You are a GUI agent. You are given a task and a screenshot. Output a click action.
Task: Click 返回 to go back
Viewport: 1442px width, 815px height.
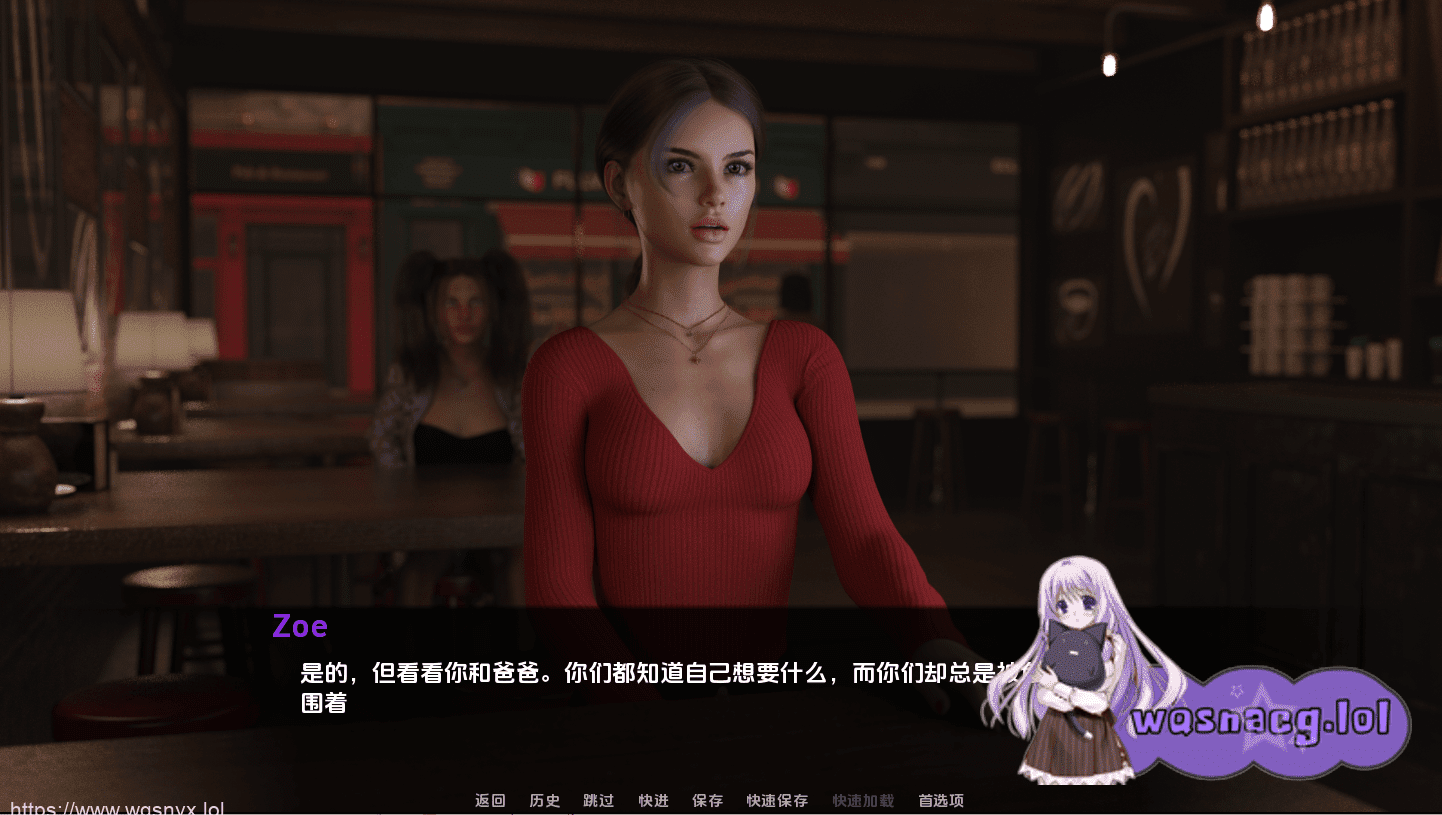tap(488, 800)
